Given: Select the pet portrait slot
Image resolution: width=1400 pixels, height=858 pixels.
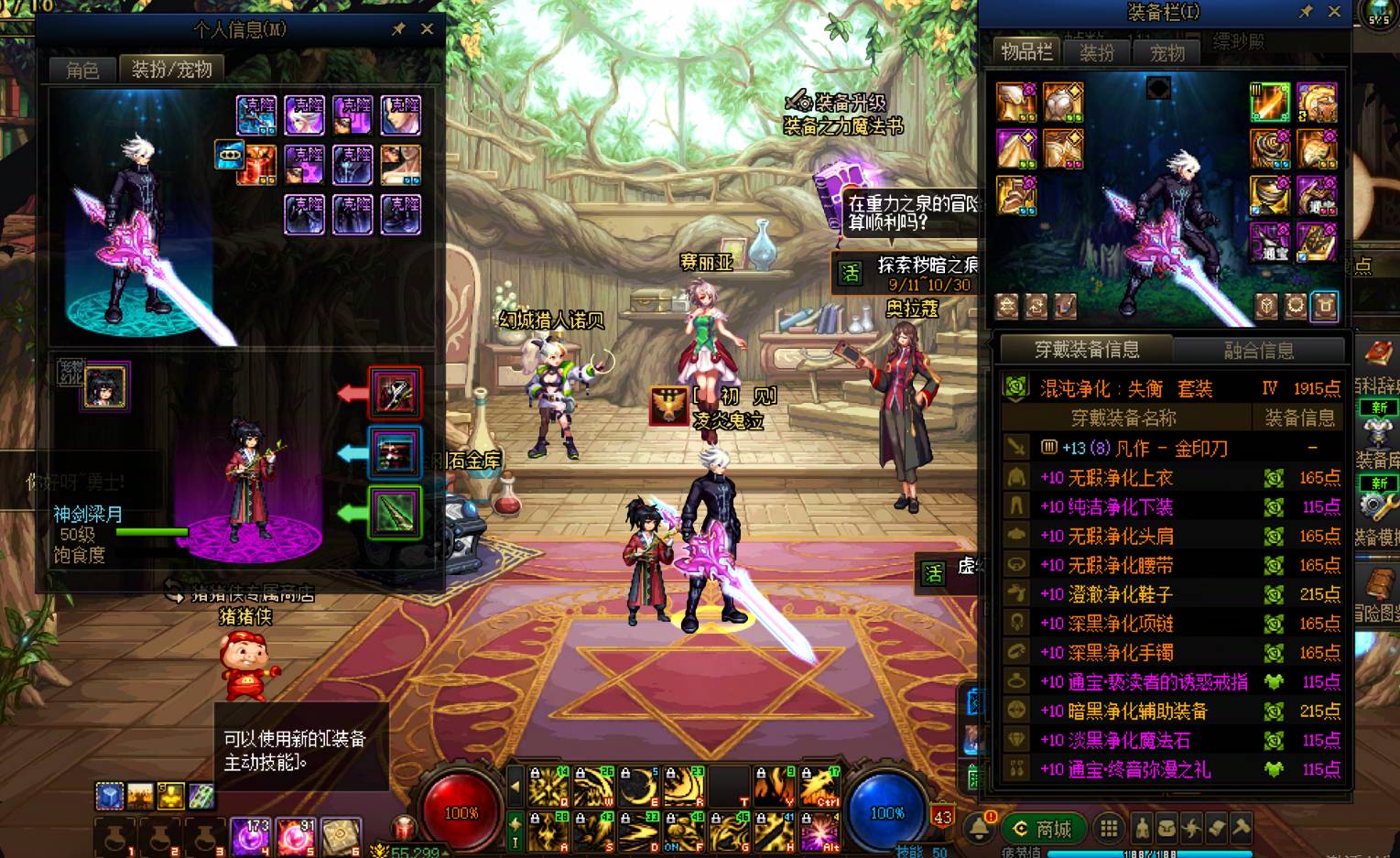Looking at the screenshot, I should pyautogui.click(x=105, y=386).
